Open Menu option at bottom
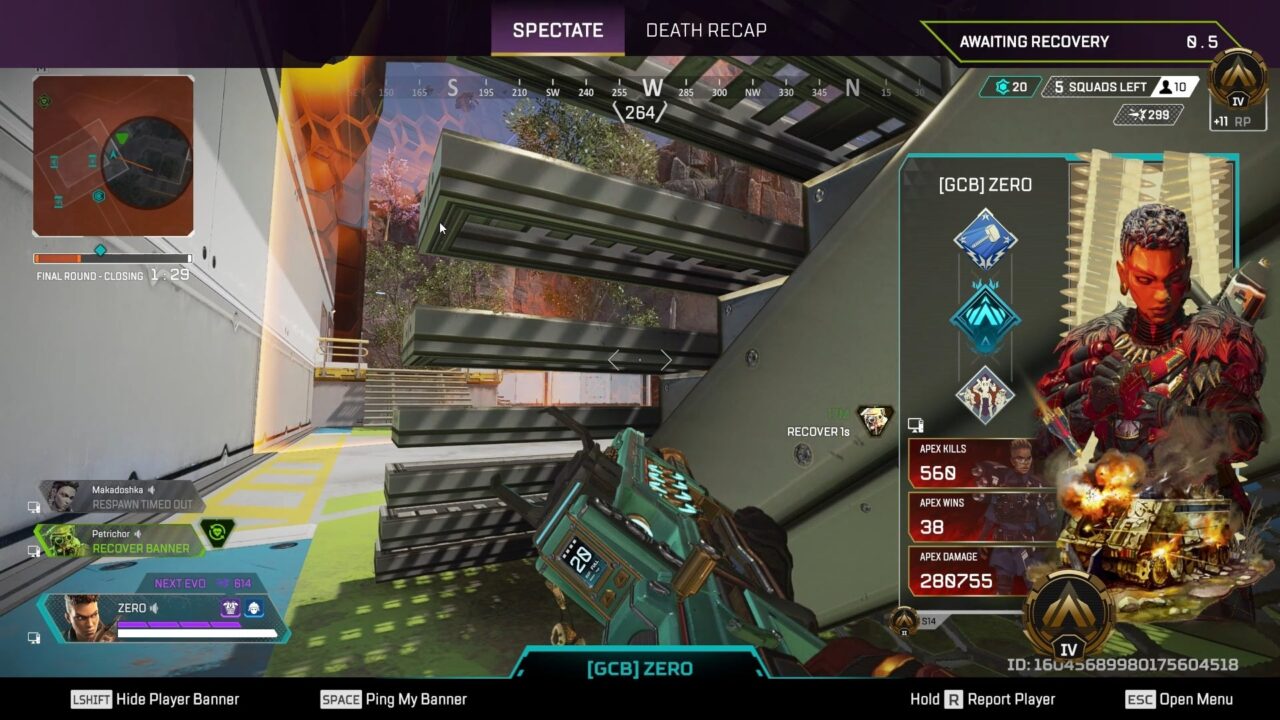Image resolution: width=1280 pixels, height=720 pixels. click(x=1179, y=699)
